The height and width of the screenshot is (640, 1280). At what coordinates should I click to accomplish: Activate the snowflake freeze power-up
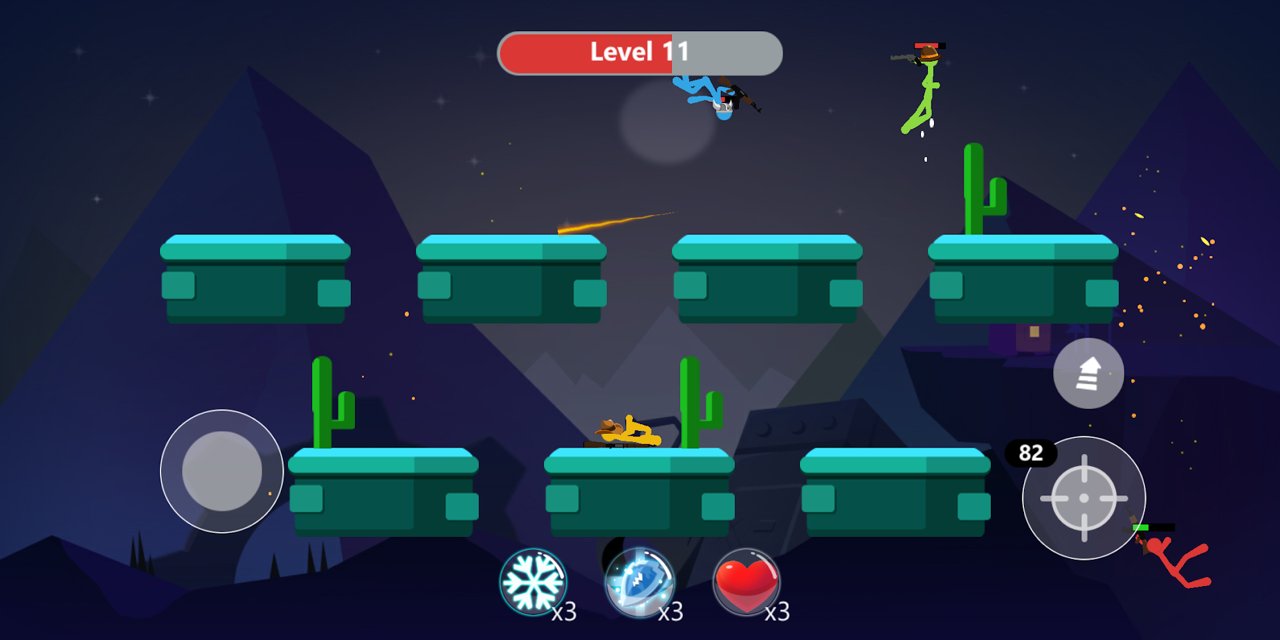[533, 582]
